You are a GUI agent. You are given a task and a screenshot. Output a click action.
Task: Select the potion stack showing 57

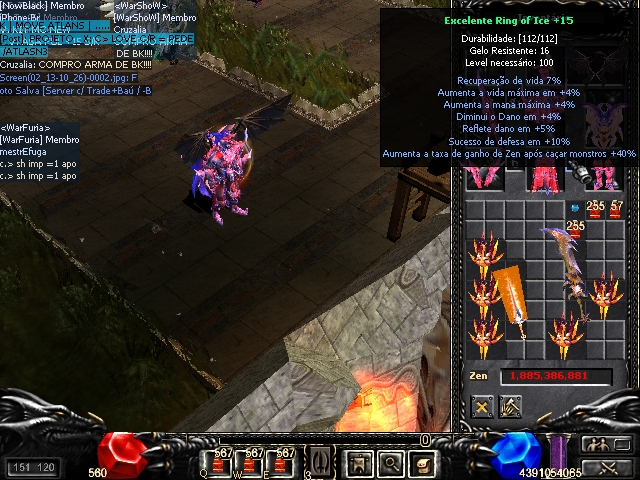tap(617, 209)
